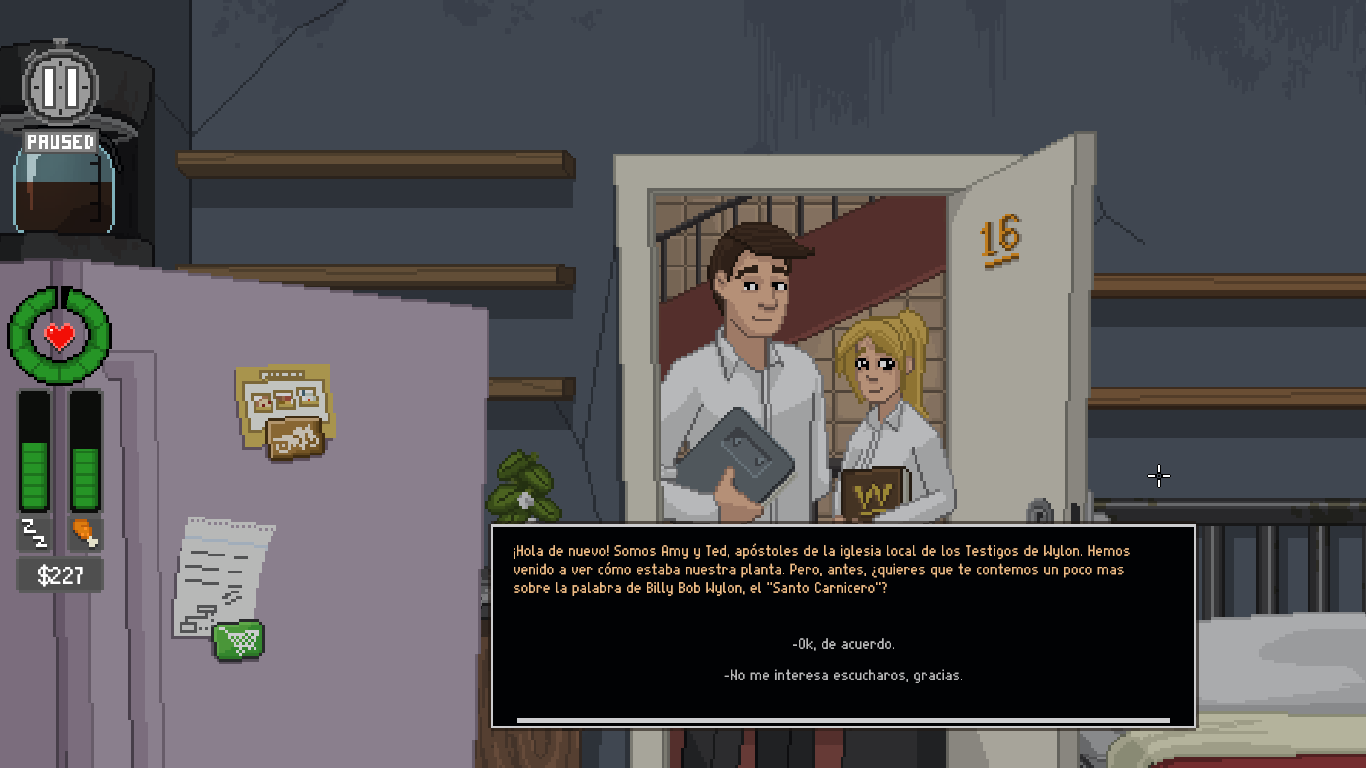
Task: Choose the reply "Ok, de acuerdo."
Action: (x=843, y=644)
